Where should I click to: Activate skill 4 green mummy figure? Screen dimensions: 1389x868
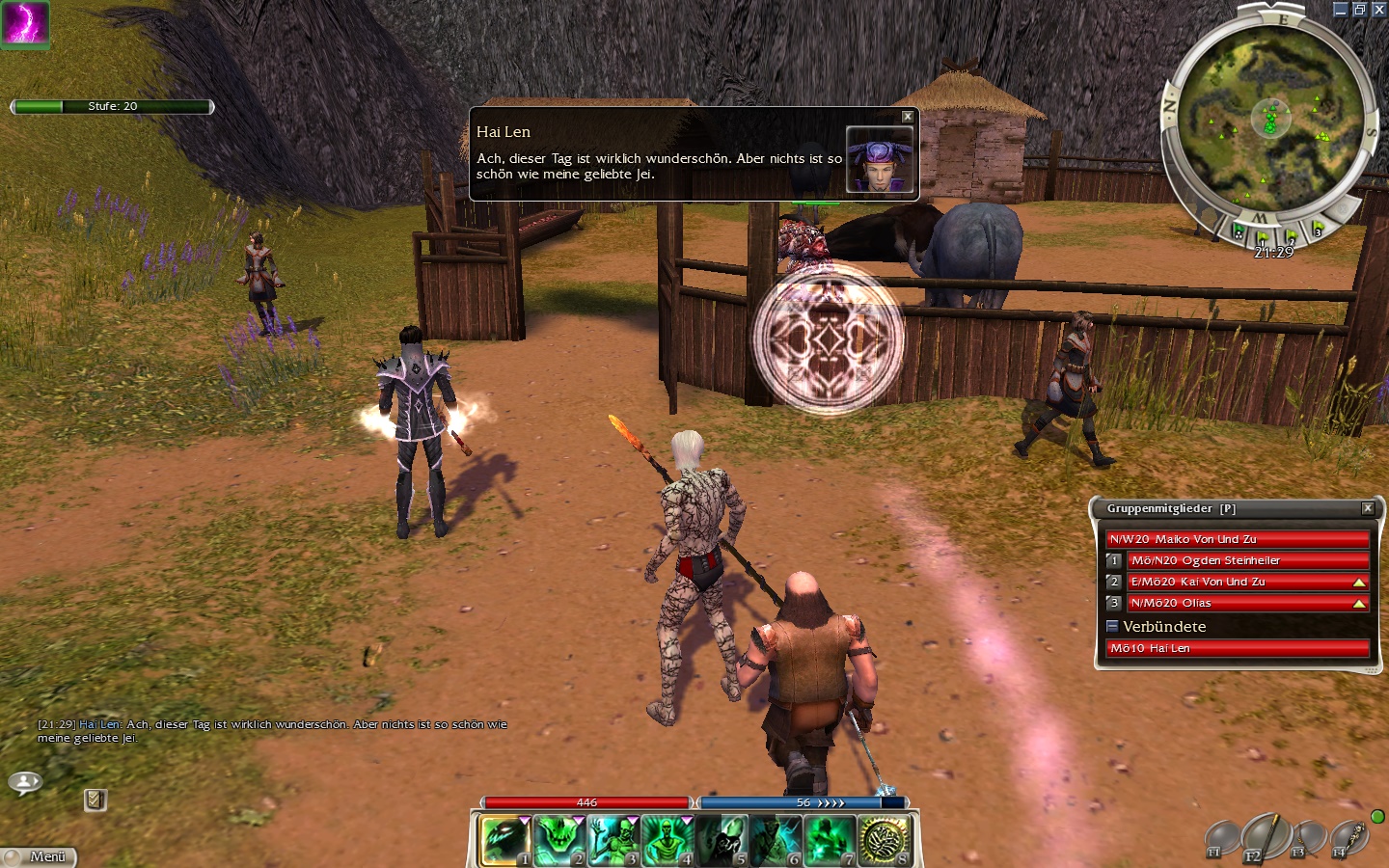coord(667,840)
